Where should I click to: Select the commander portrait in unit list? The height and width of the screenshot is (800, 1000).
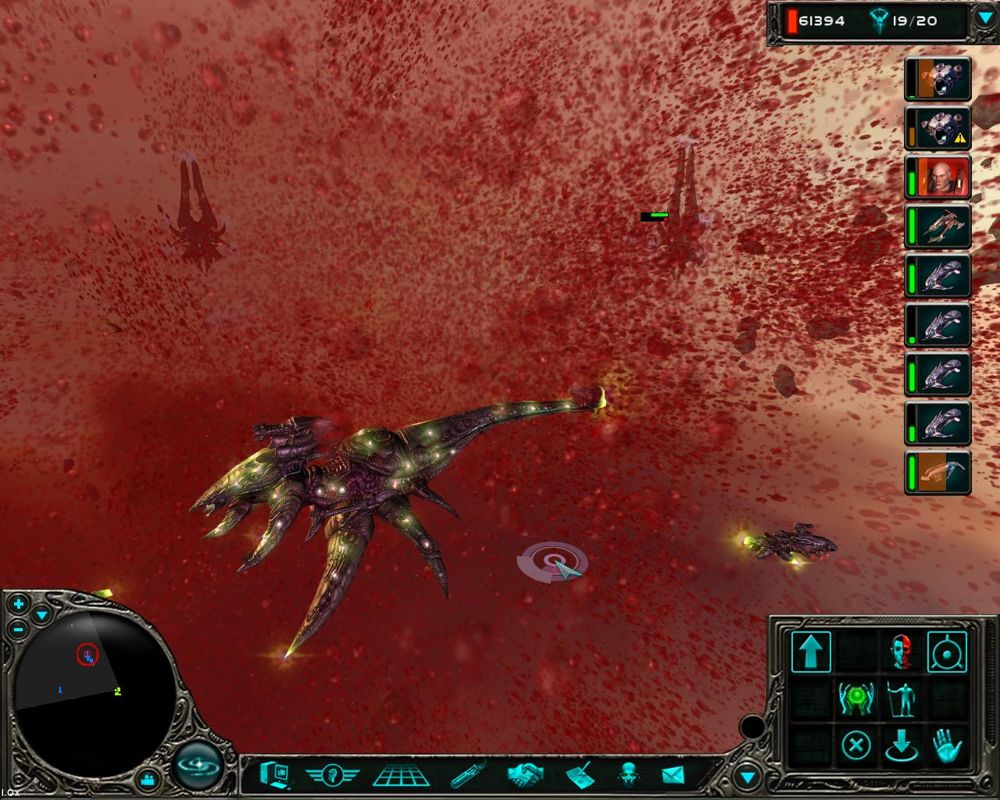pyautogui.click(x=939, y=178)
